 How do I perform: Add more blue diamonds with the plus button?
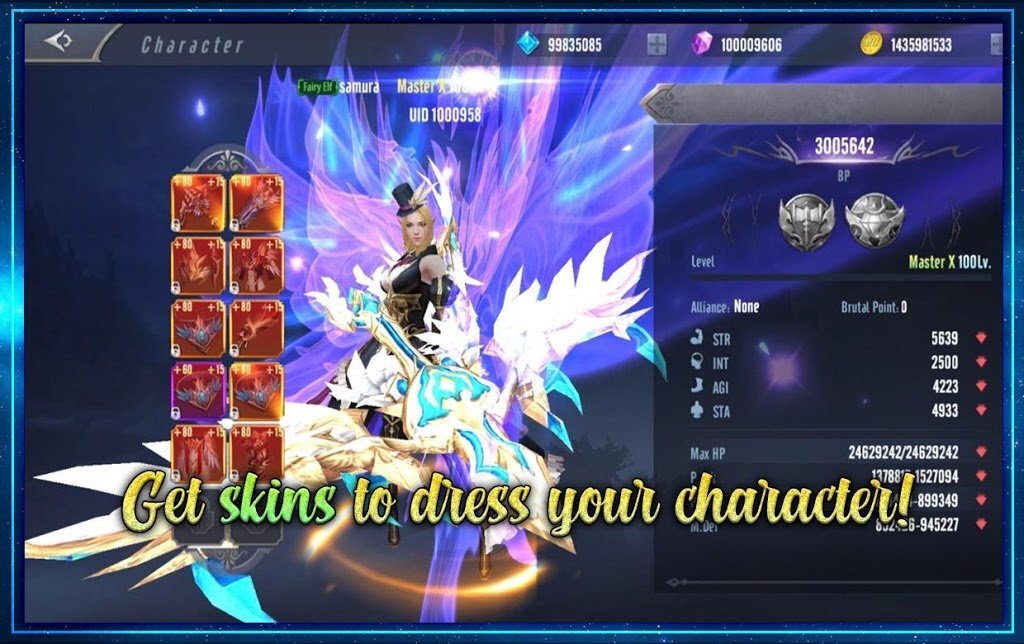click(657, 44)
